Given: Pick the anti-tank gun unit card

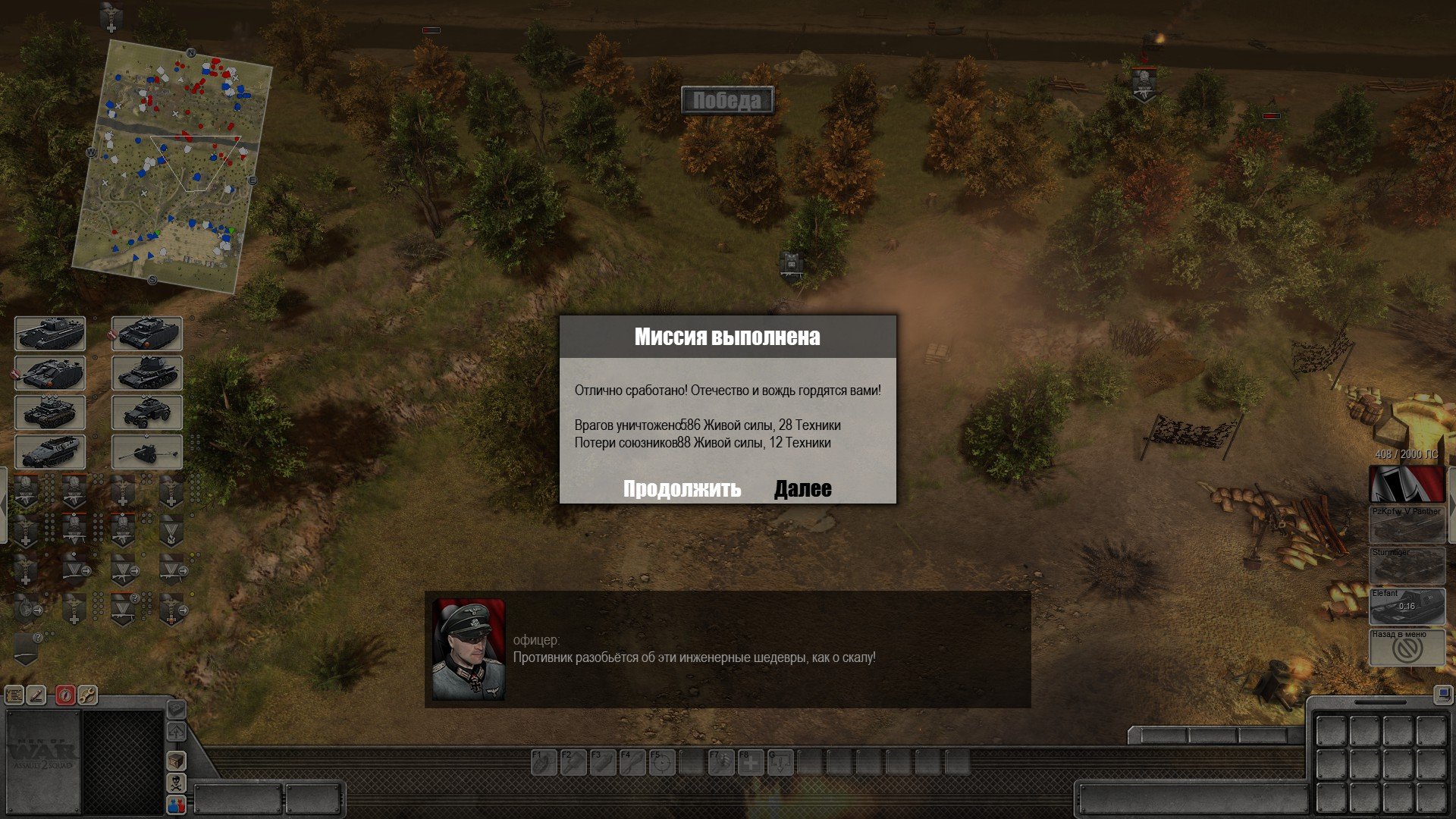Looking at the screenshot, I should [x=146, y=452].
